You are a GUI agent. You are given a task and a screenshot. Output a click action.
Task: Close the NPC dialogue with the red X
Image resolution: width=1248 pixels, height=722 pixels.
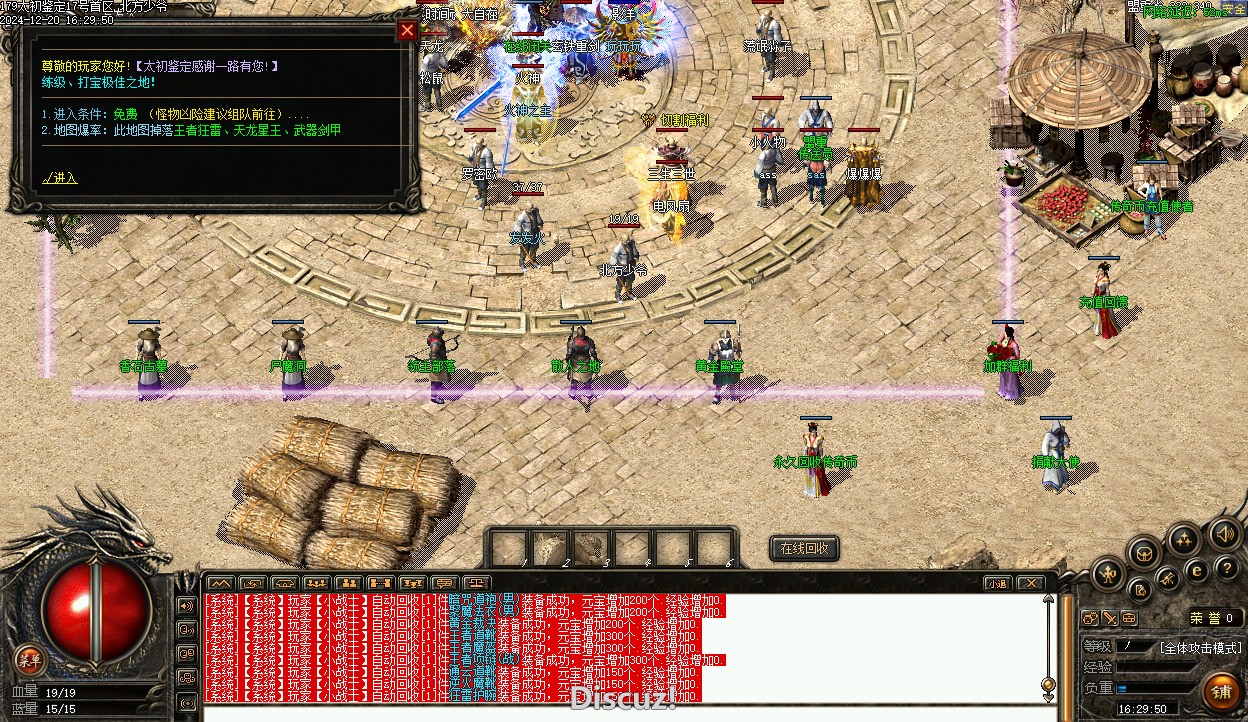coord(407,30)
